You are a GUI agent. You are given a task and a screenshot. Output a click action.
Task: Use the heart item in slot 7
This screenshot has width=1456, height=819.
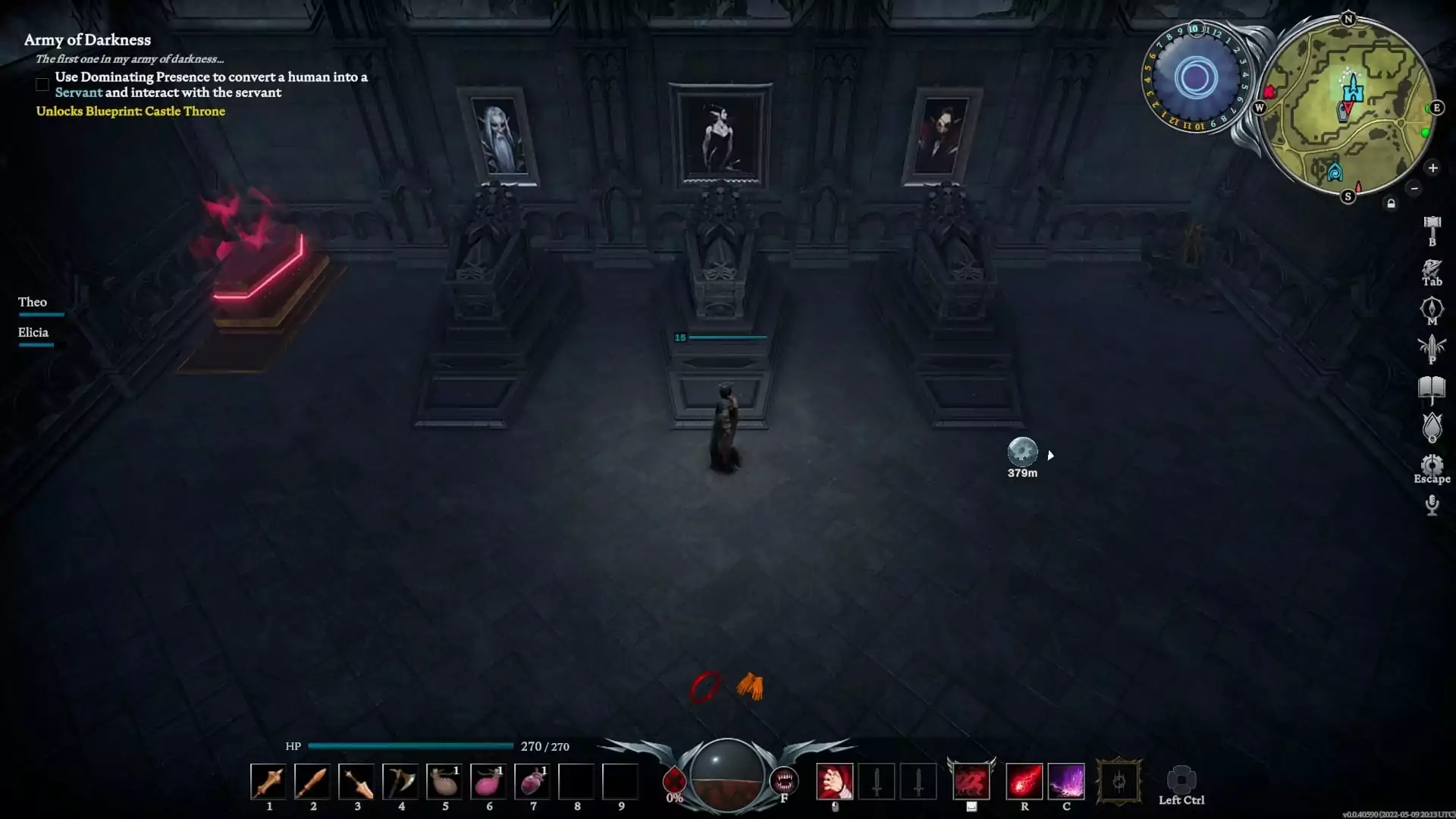532,782
